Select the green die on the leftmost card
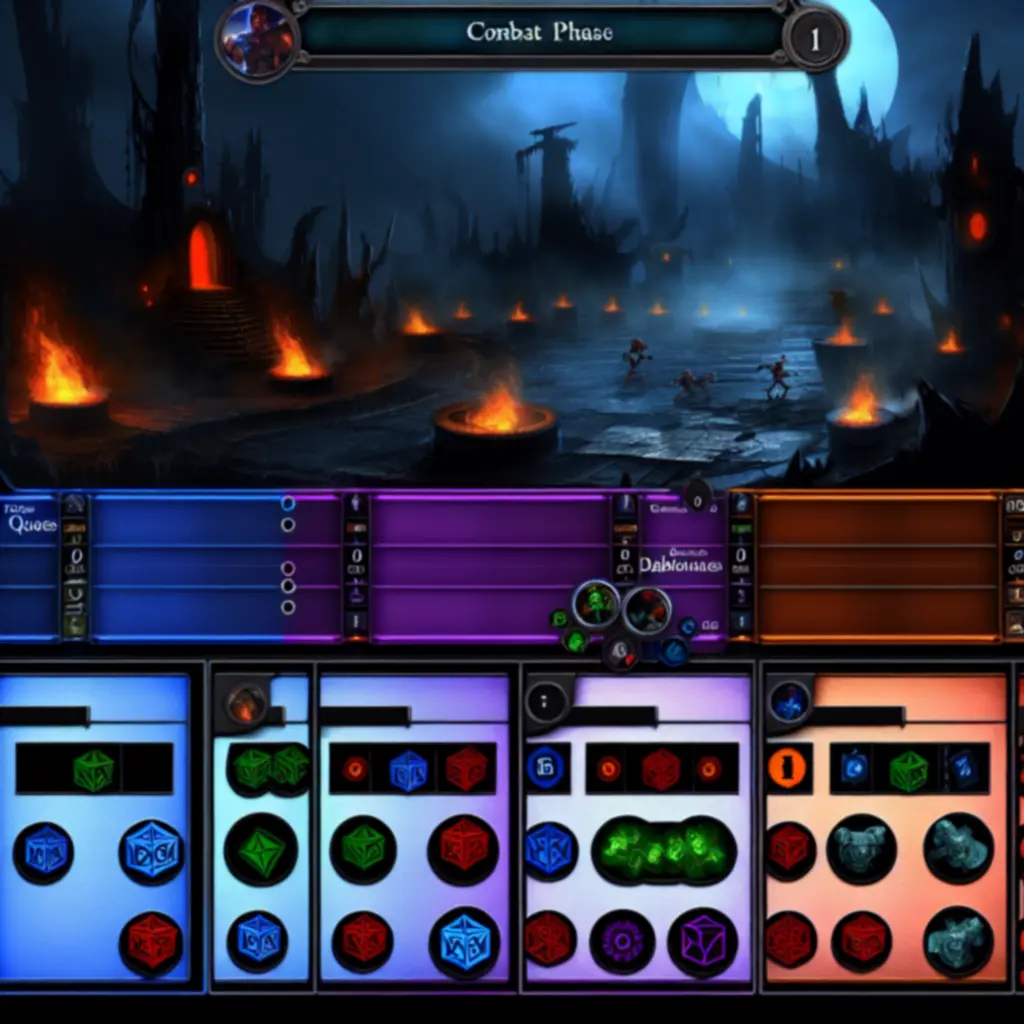 [93, 769]
